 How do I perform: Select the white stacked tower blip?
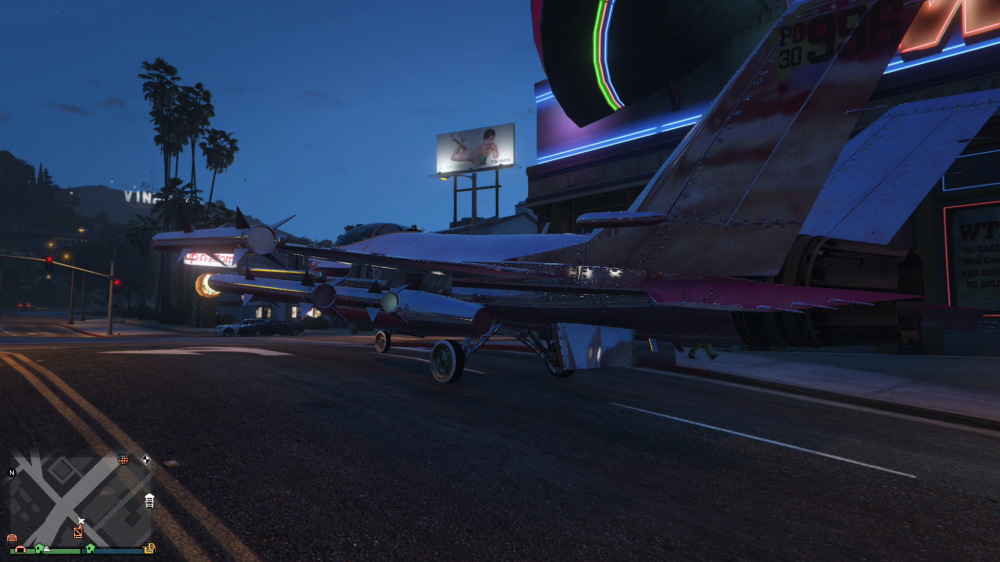click(149, 500)
